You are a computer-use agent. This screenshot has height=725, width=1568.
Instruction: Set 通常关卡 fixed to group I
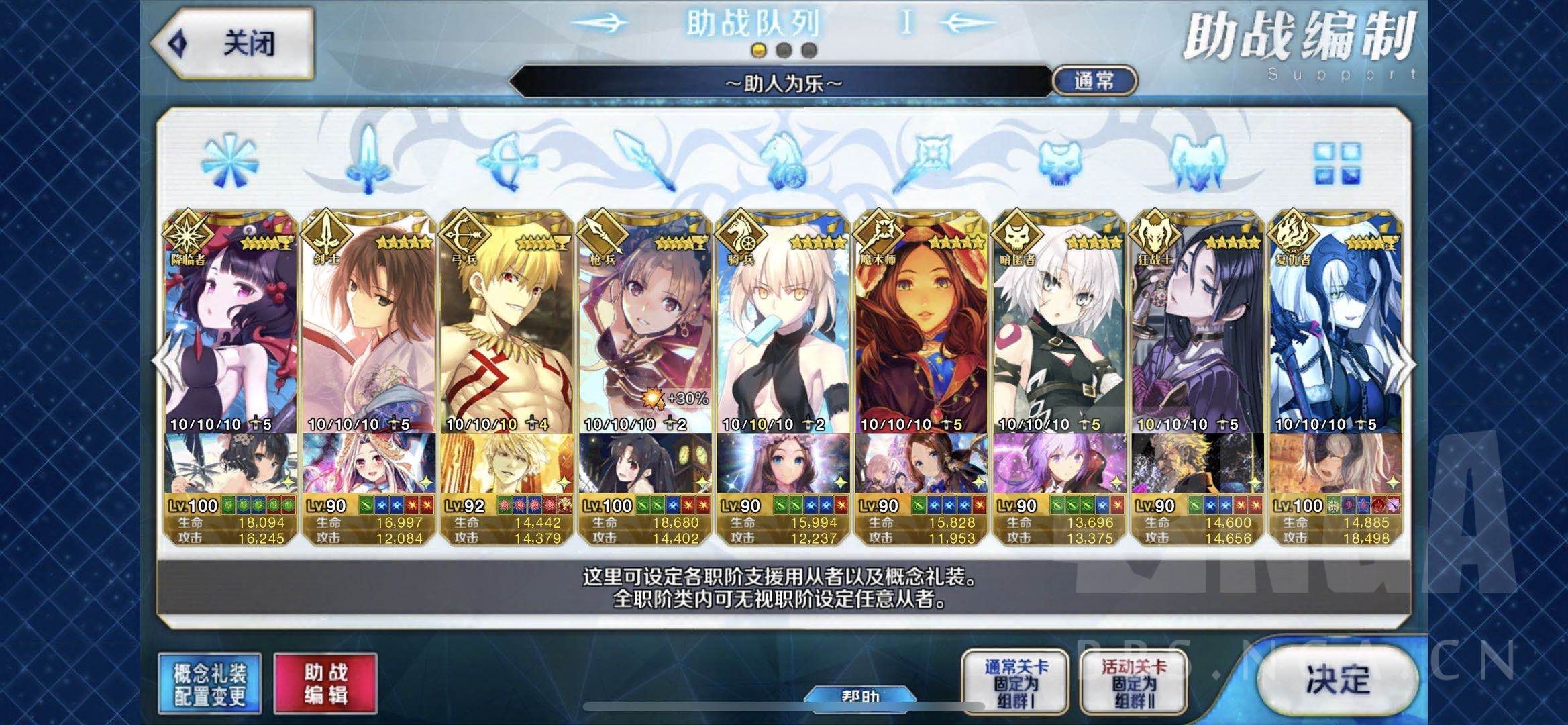pyautogui.click(x=1015, y=683)
